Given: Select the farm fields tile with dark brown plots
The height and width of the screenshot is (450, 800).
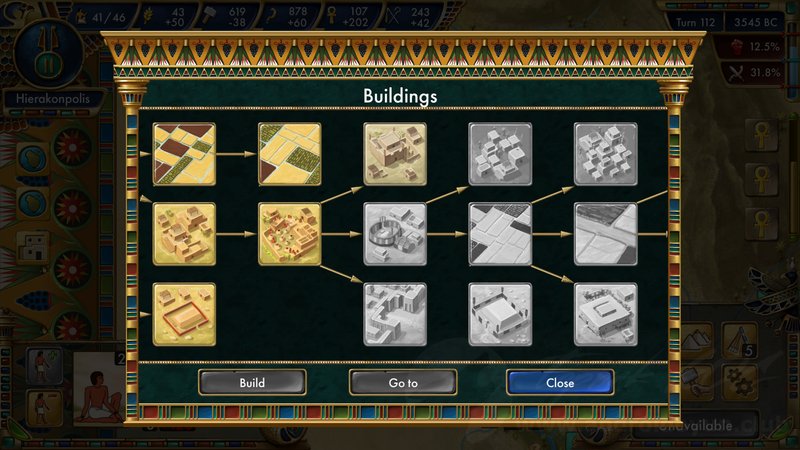Looking at the screenshot, I should click(x=184, y=154).
